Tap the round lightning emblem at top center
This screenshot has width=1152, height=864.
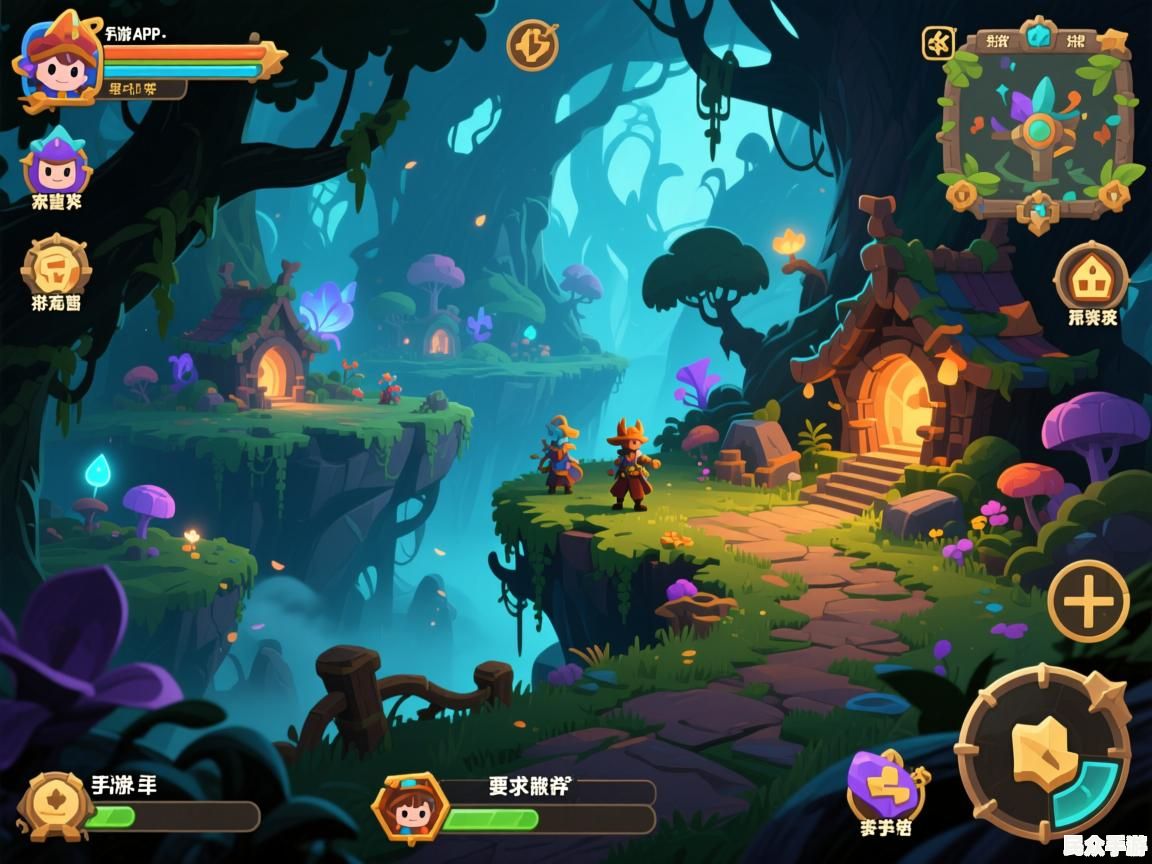pos(532,44)
